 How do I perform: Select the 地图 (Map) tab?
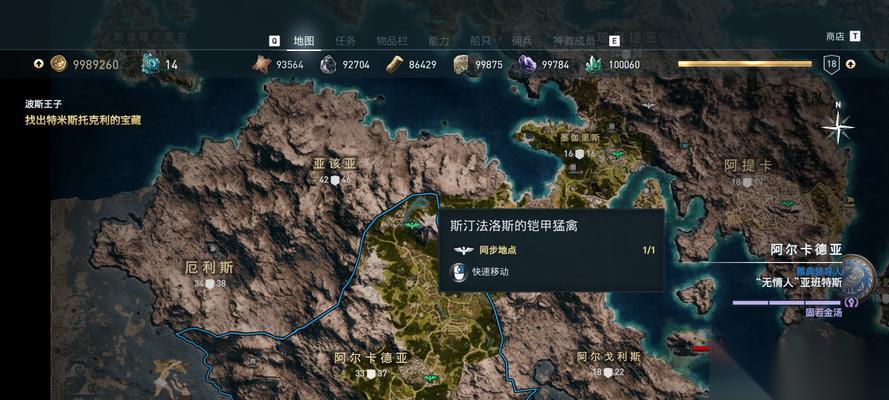point(304,41)
